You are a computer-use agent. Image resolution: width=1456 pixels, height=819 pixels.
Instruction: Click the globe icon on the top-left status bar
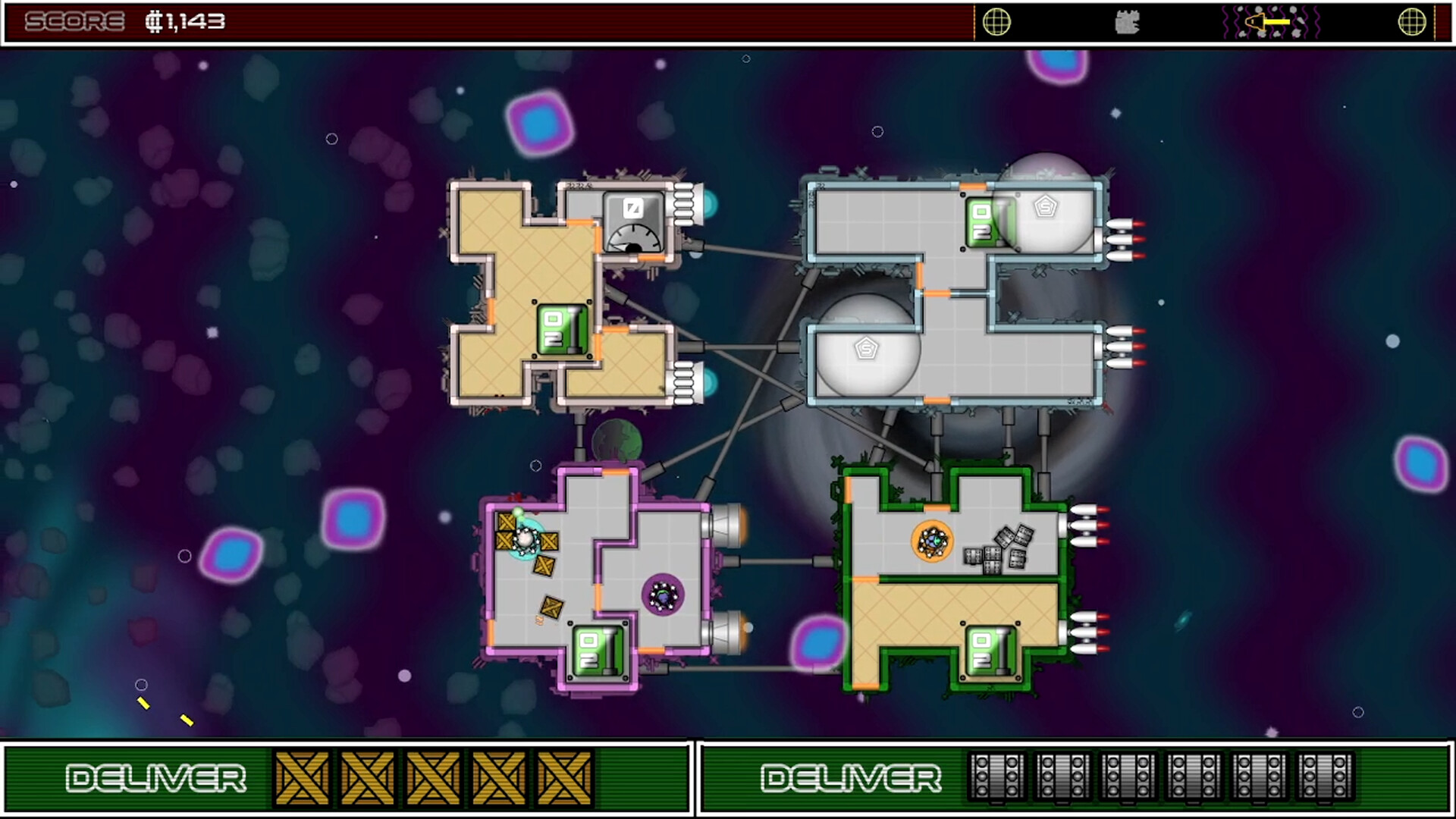click(x=999, y=23)
